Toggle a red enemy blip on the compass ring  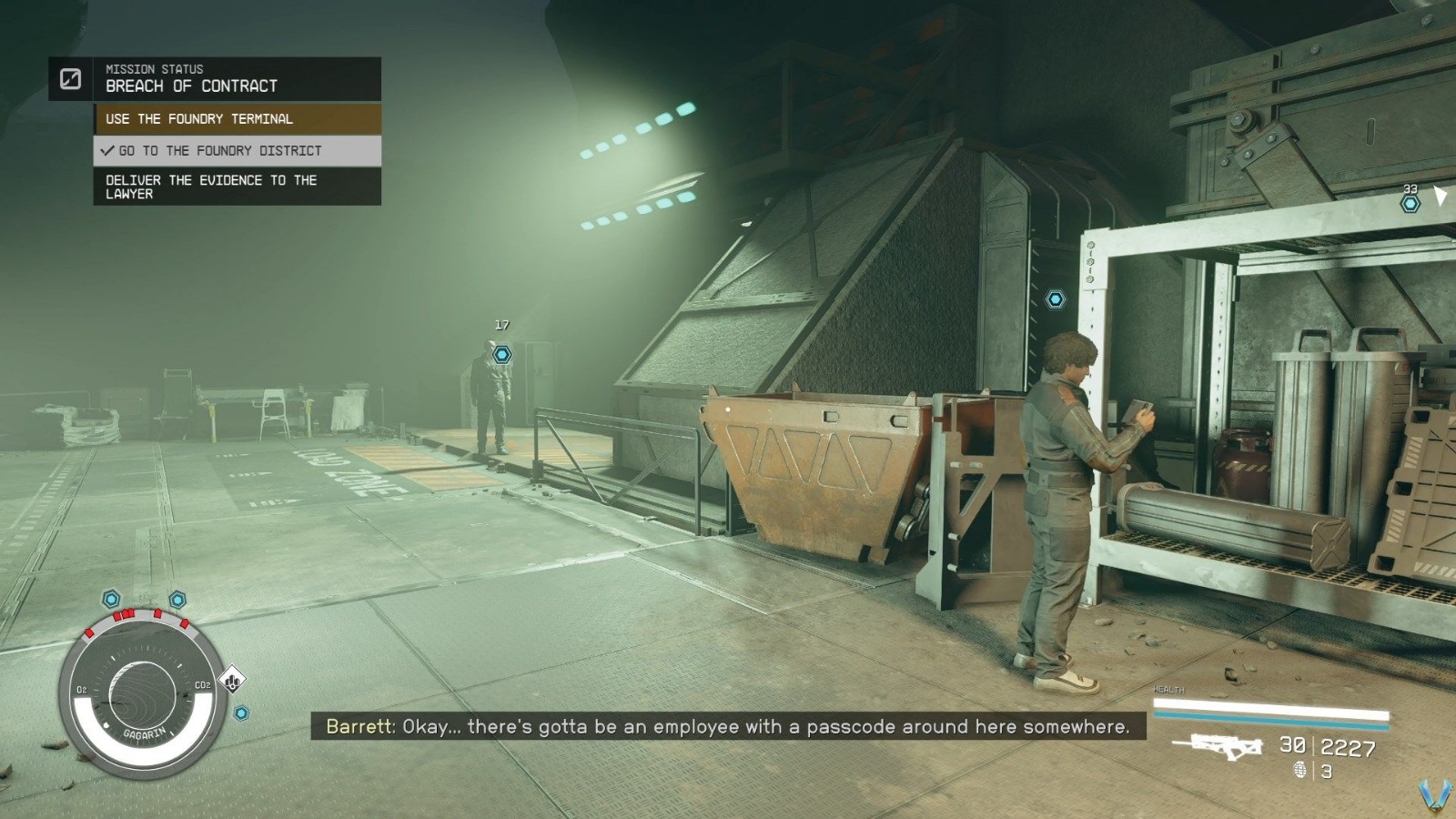point(118,616)
